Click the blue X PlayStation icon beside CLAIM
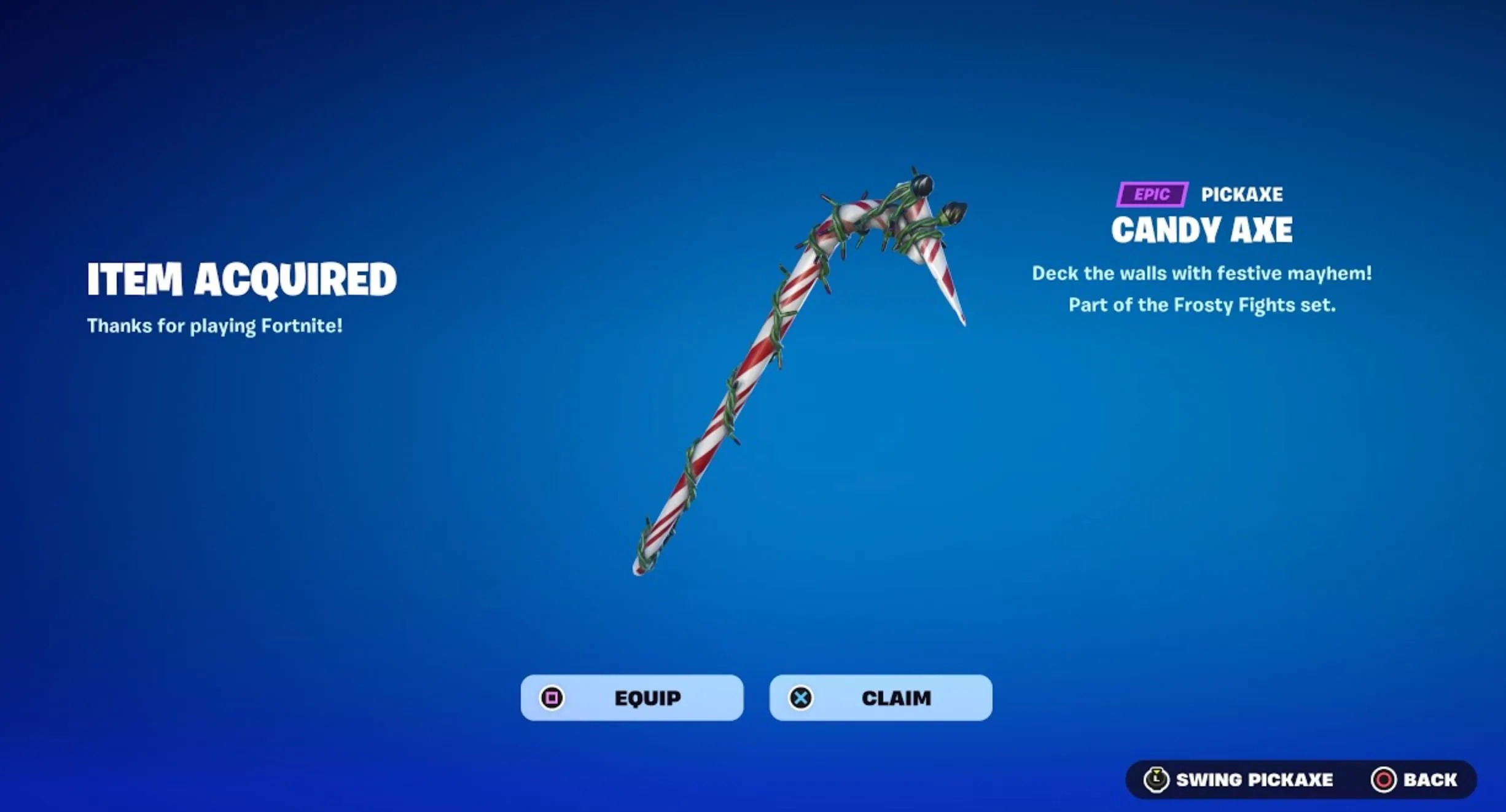This screenshot has width=1506, height=812. click(802, 698)
